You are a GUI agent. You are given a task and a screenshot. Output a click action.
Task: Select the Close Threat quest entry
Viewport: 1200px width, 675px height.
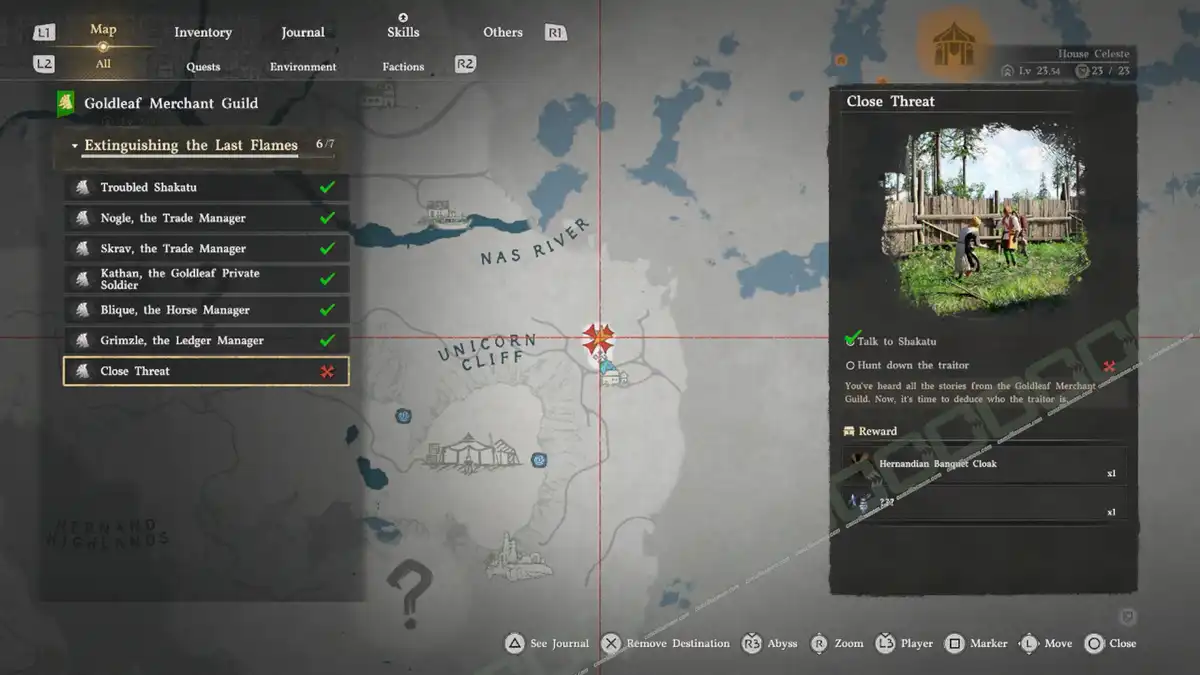pos(206,371)
